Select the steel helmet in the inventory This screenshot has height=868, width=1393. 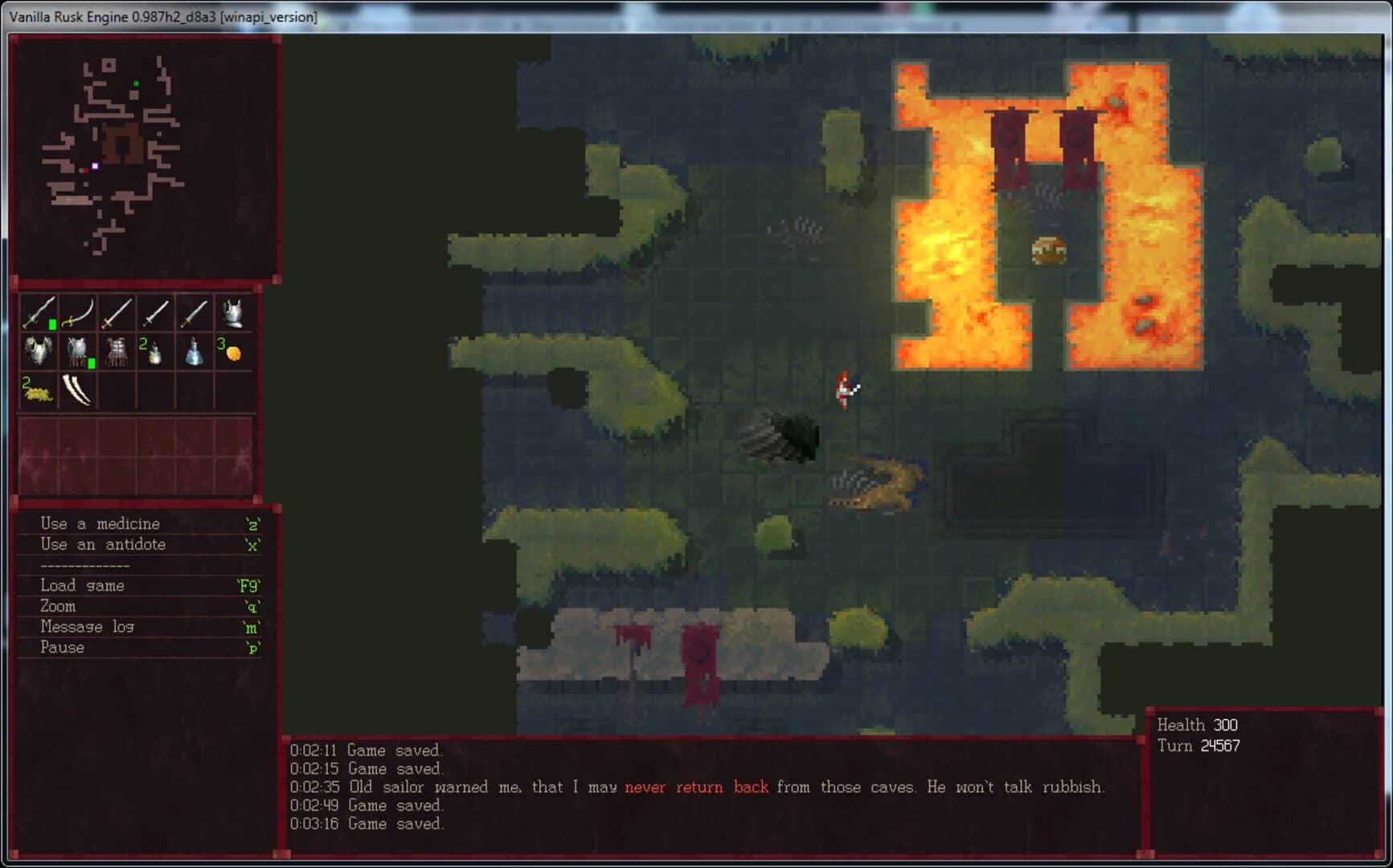coord(234,313)
